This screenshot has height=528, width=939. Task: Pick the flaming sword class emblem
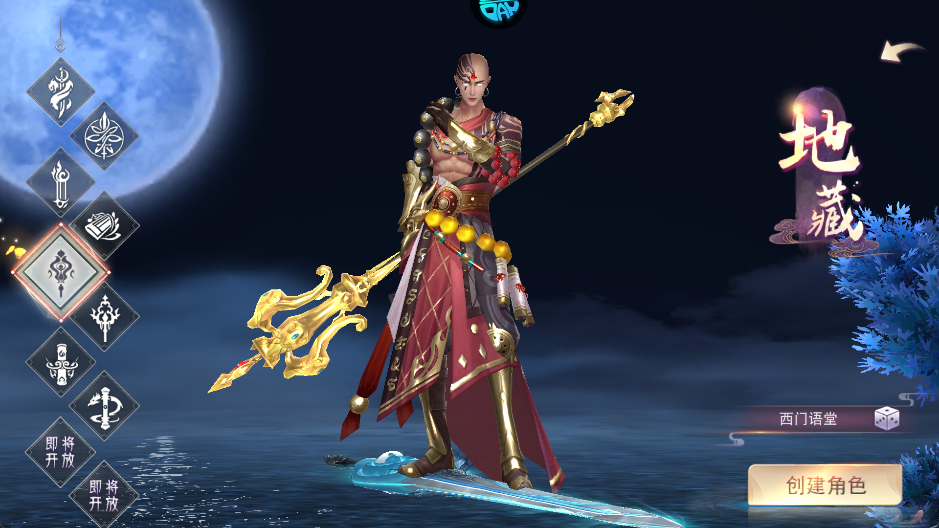pos(60,181)
